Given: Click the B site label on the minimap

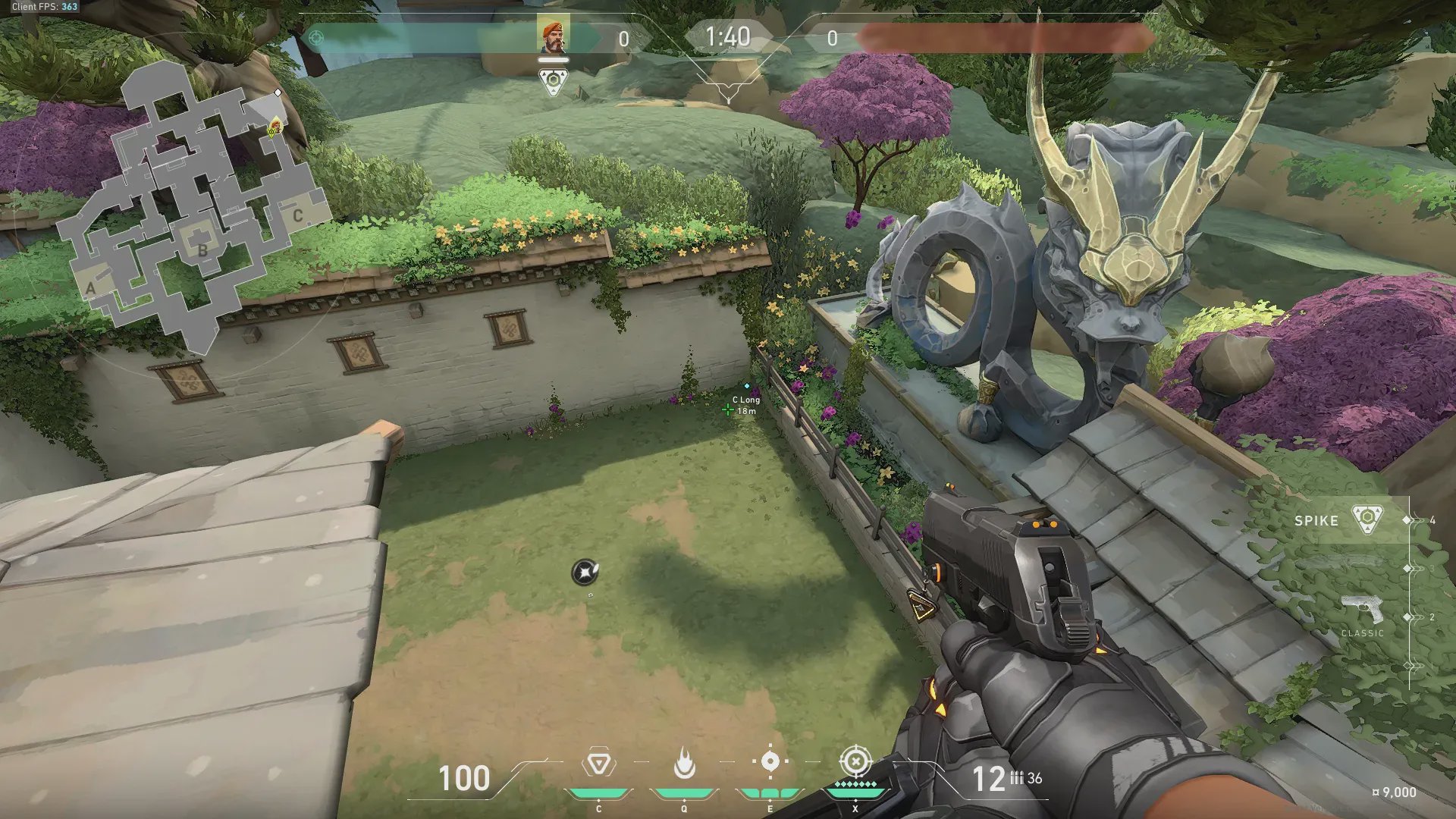Looking at the screenshot, I should (202, 249).
